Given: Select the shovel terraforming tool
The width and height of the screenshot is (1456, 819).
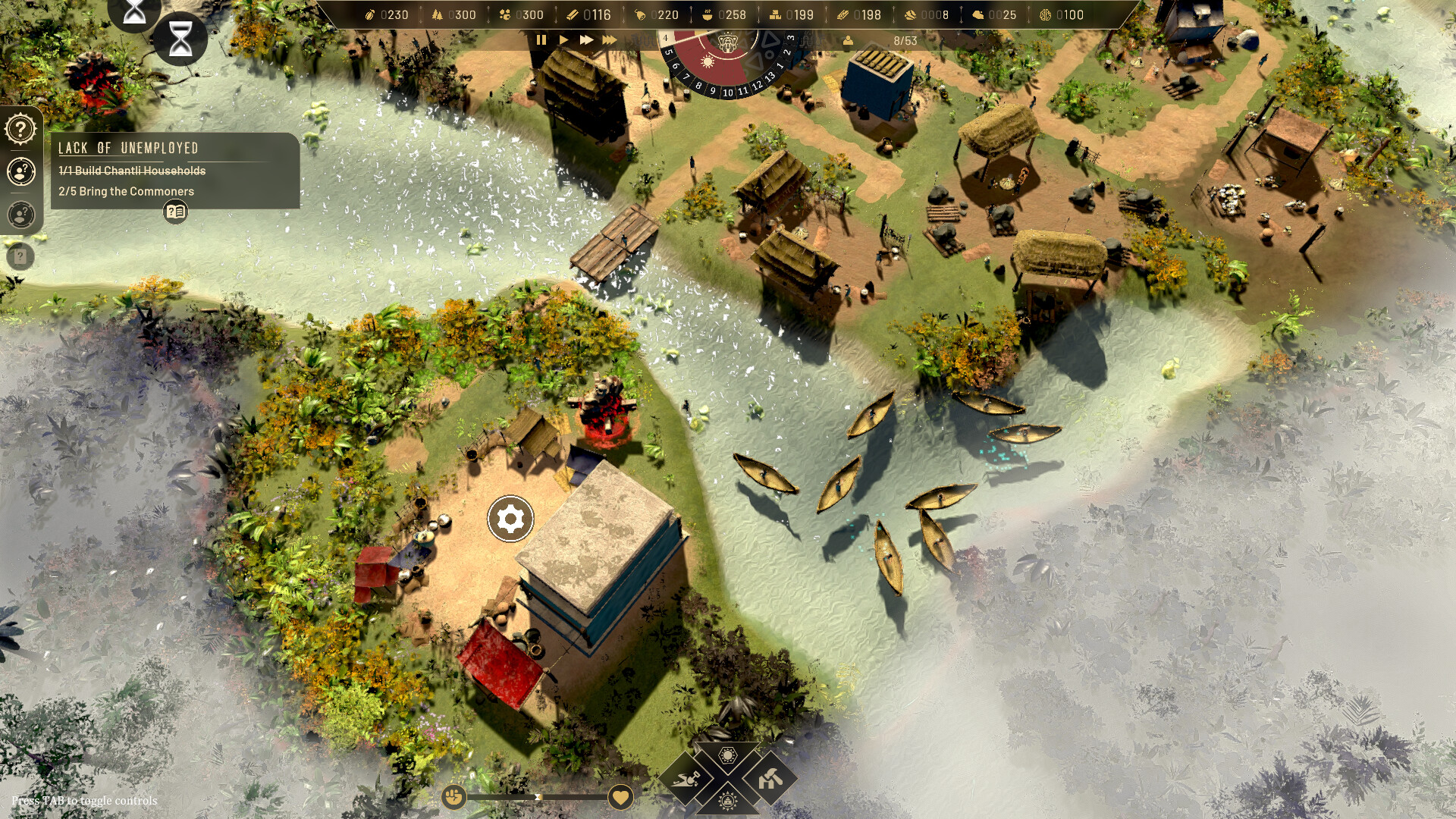Looking at the screenshot, I should [x=685, y=780].
